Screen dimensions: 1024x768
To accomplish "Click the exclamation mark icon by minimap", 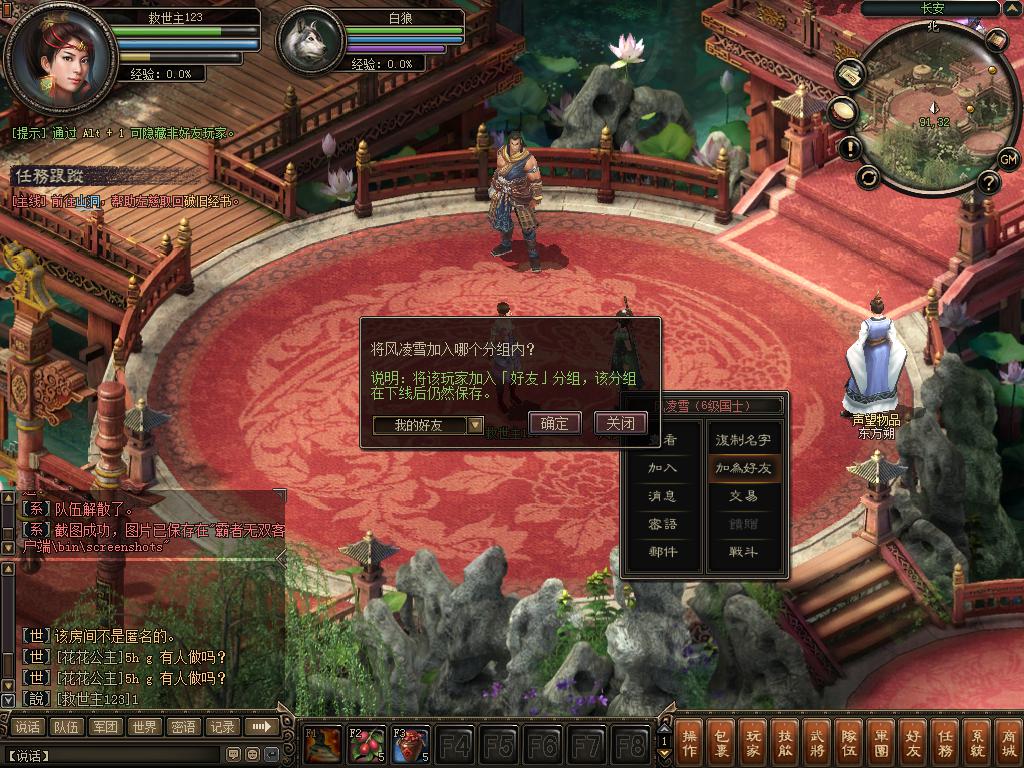I will click(x=851, y=148).
